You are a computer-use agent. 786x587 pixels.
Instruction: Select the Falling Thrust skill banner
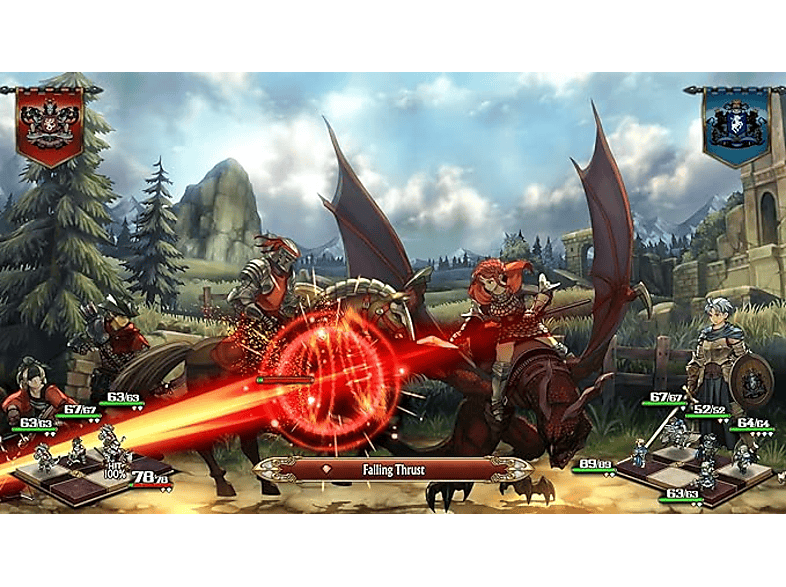tap(393, 468)
